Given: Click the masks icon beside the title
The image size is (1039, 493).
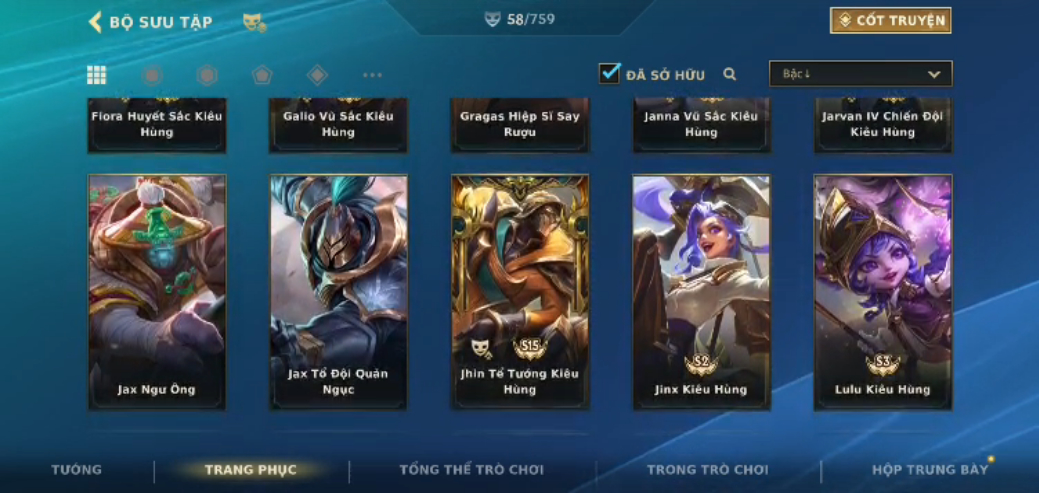Looking at the screenshot, I should click(x=254, y=22).
